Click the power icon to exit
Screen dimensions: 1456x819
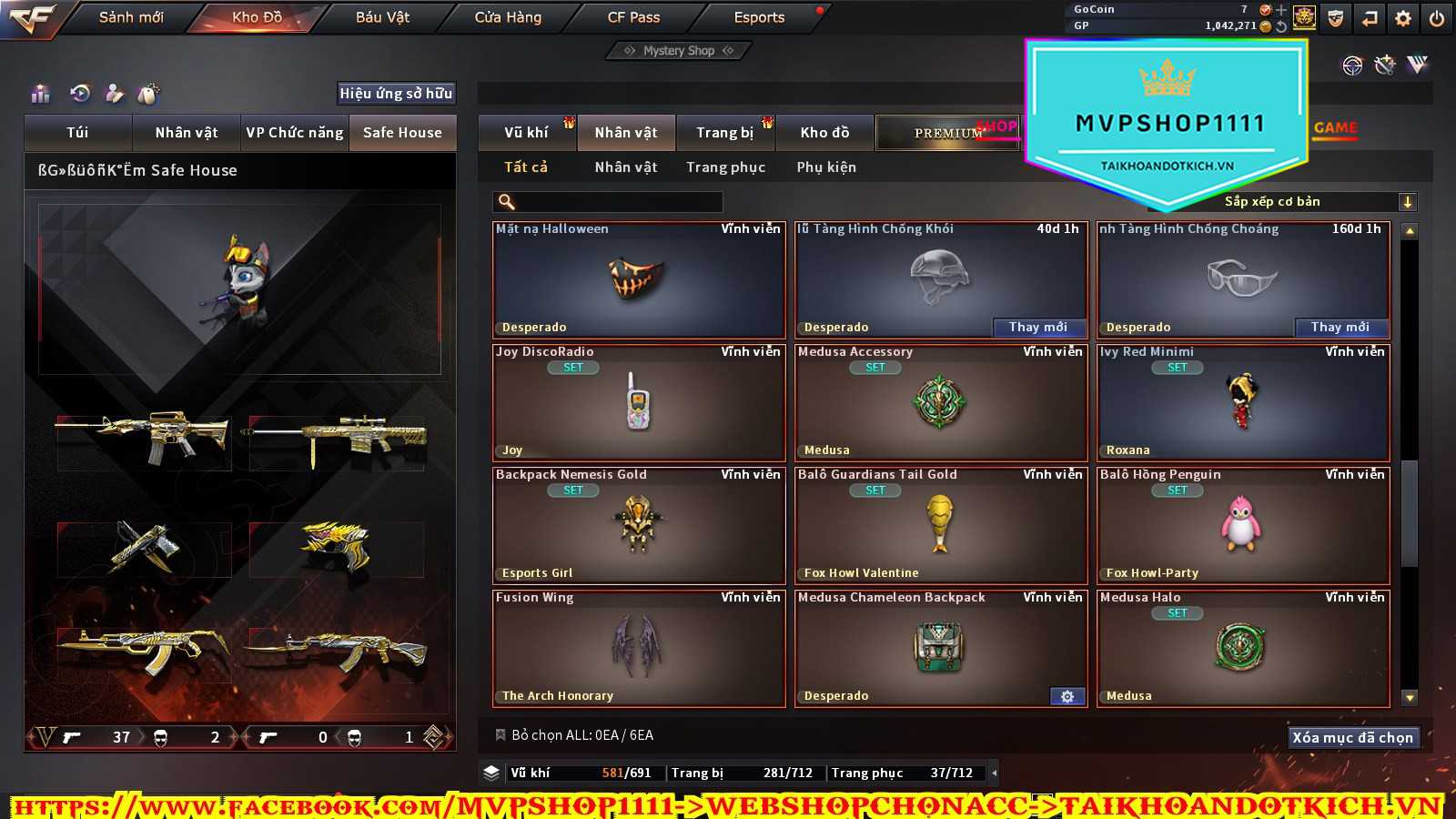pyautogui.click(x=1436, y=18)
